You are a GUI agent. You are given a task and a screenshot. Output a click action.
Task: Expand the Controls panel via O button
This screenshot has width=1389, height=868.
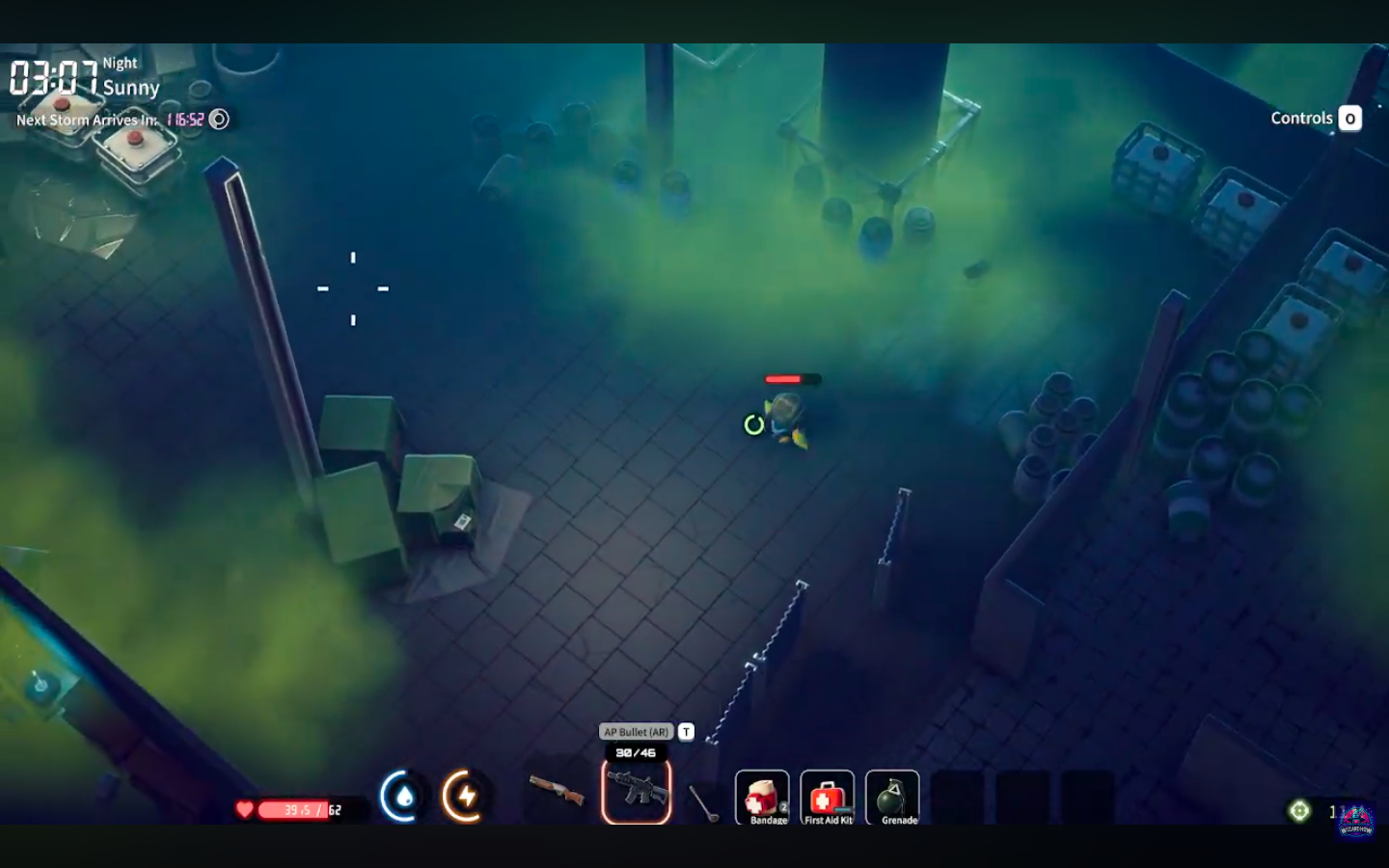(1349, 119)
